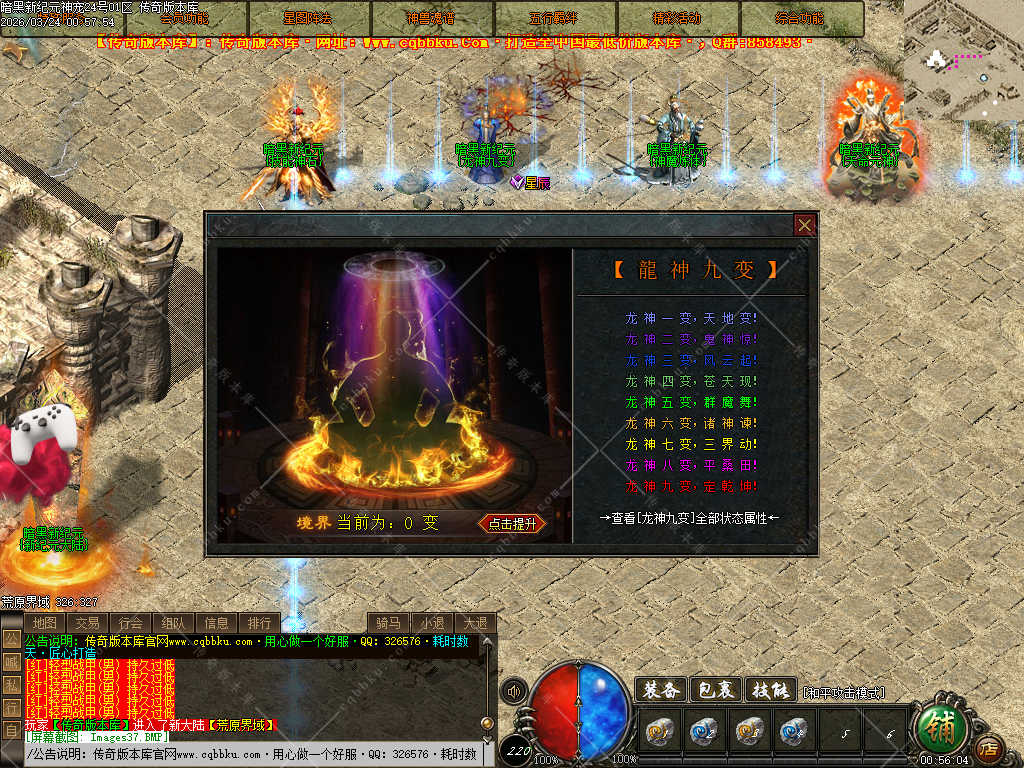Click the 骑马 mount button
The width and height of the screenshot is (1024, 768).
[389, 623]
